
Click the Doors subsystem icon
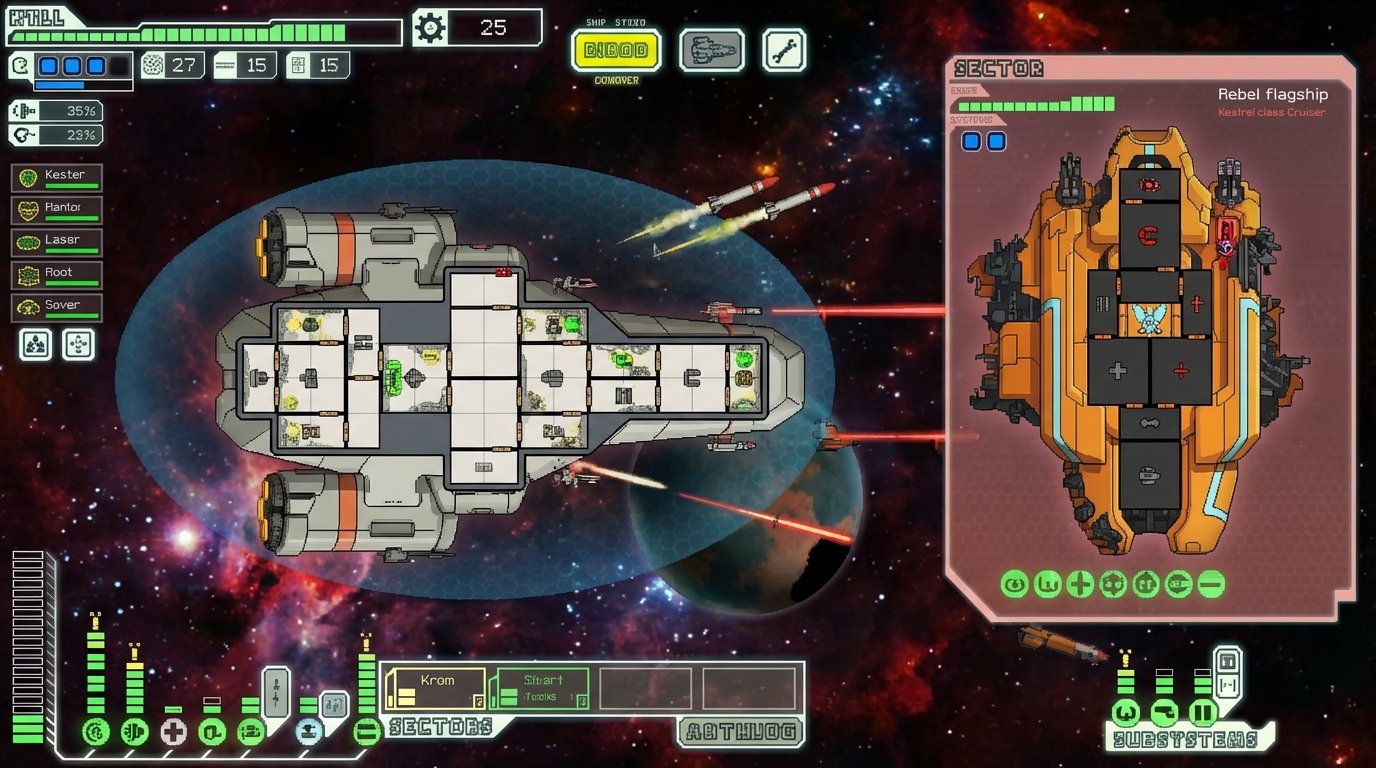coord(1203,713)
